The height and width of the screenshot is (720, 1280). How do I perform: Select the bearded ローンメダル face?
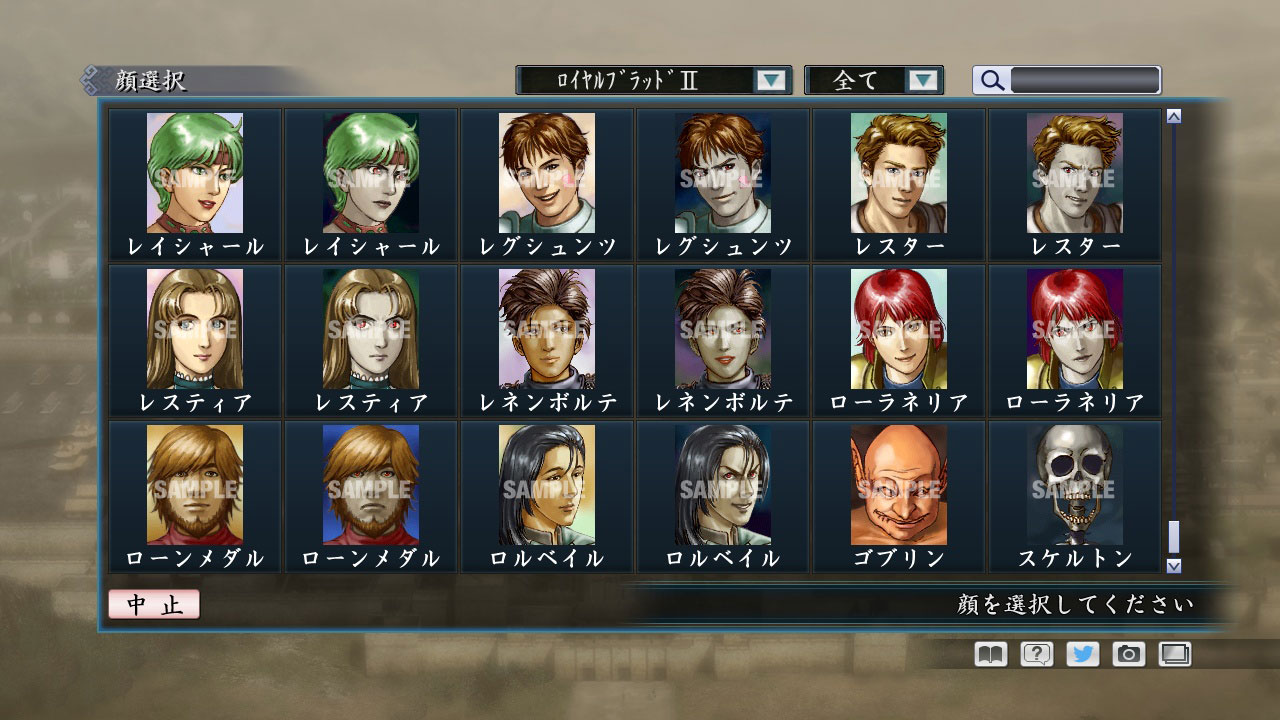[194, 483]
